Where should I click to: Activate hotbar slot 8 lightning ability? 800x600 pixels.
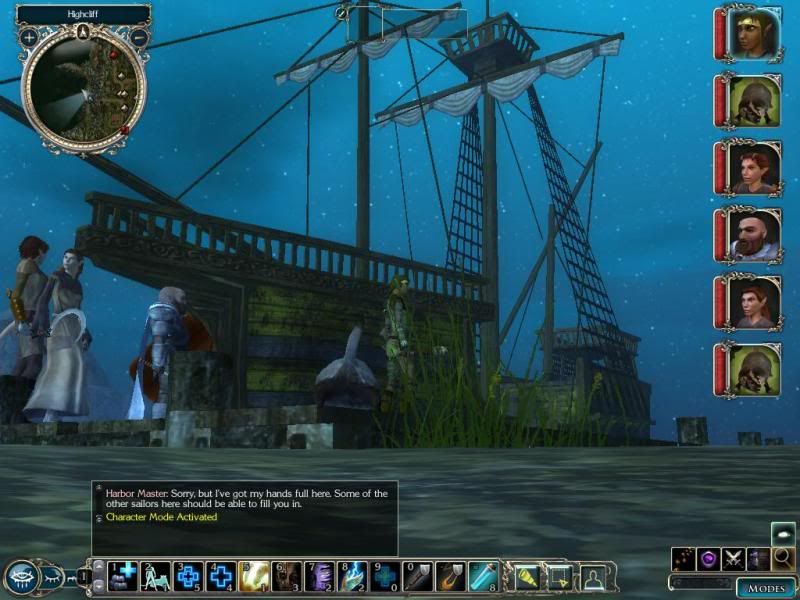pyautogui.click(x=351, y=575)
